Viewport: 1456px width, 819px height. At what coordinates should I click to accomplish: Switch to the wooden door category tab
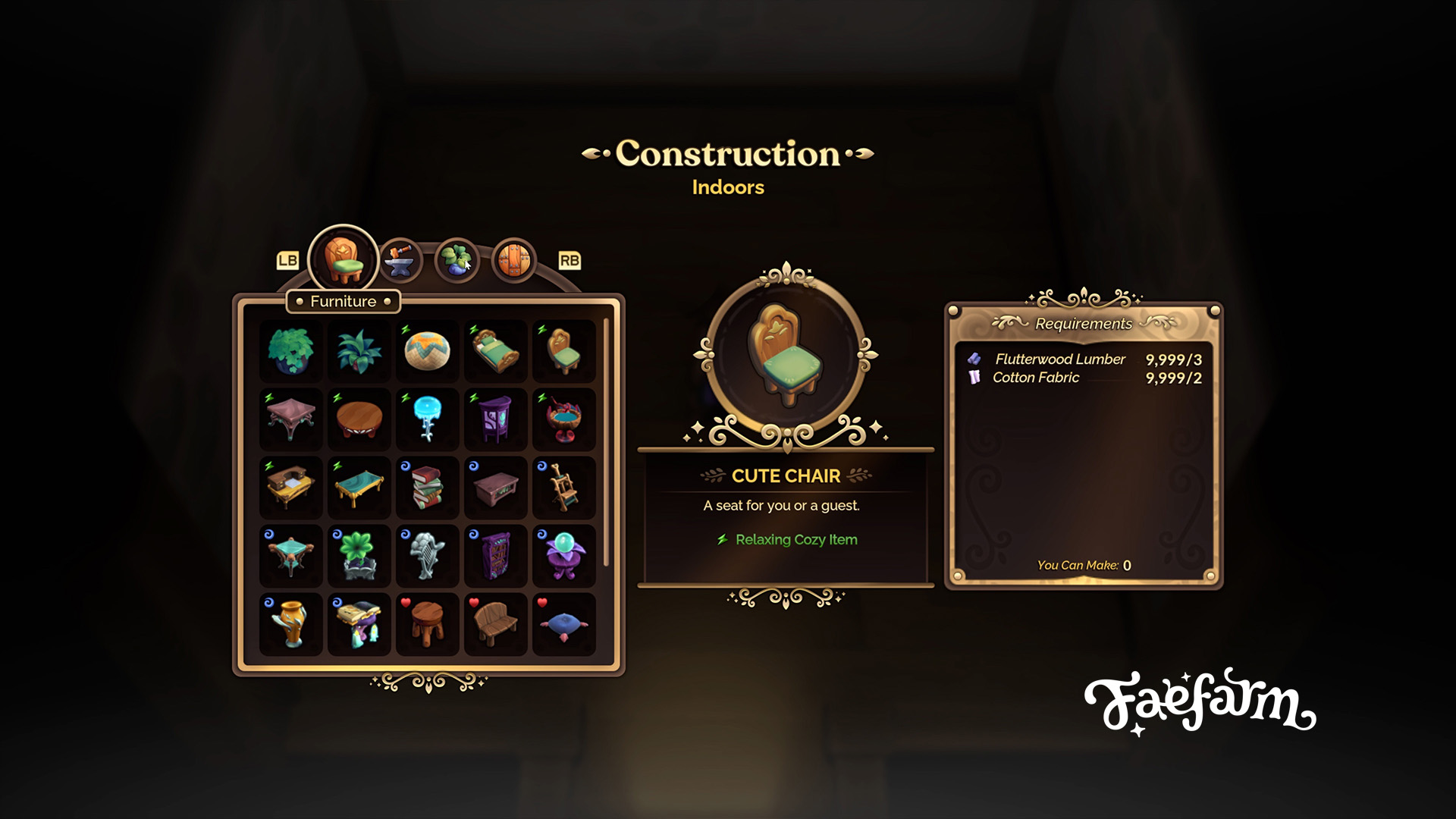[x=514, y=261]
